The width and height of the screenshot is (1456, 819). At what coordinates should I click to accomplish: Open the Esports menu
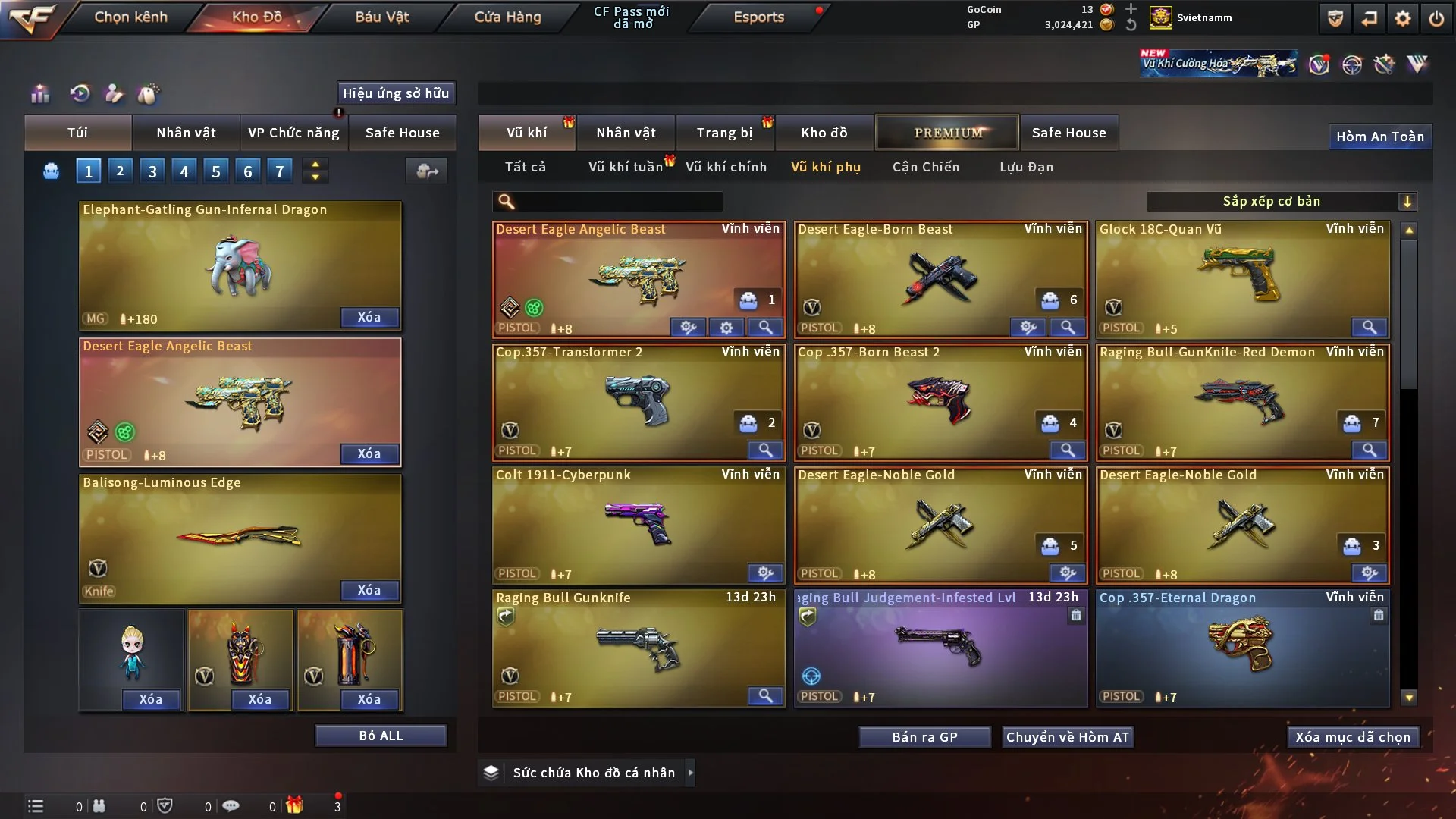[x=758, y=17]
